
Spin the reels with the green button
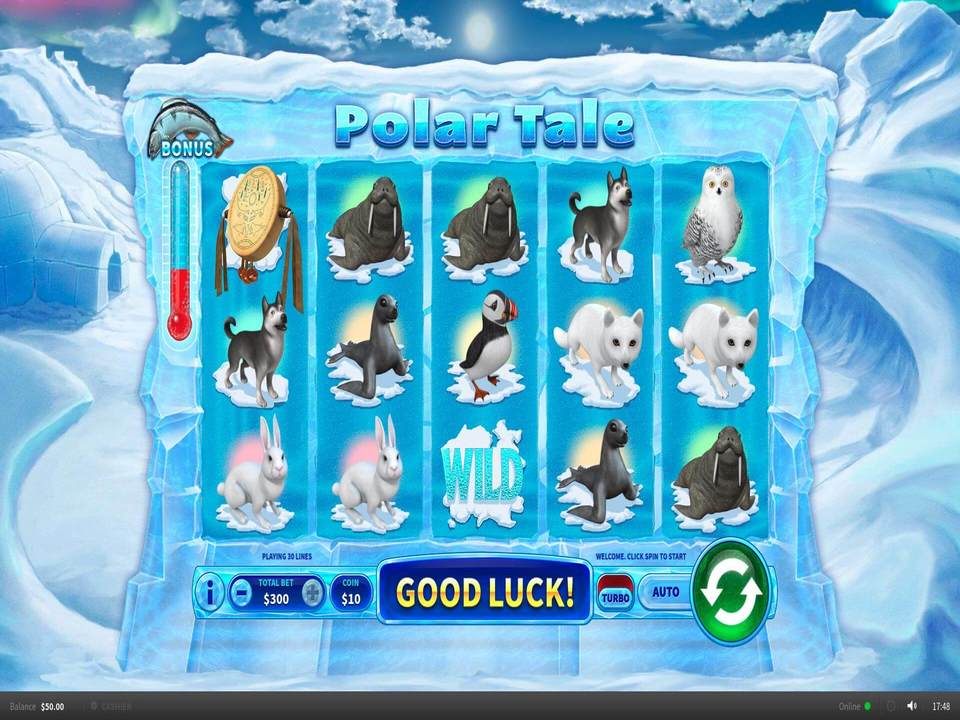pos(730,591)
